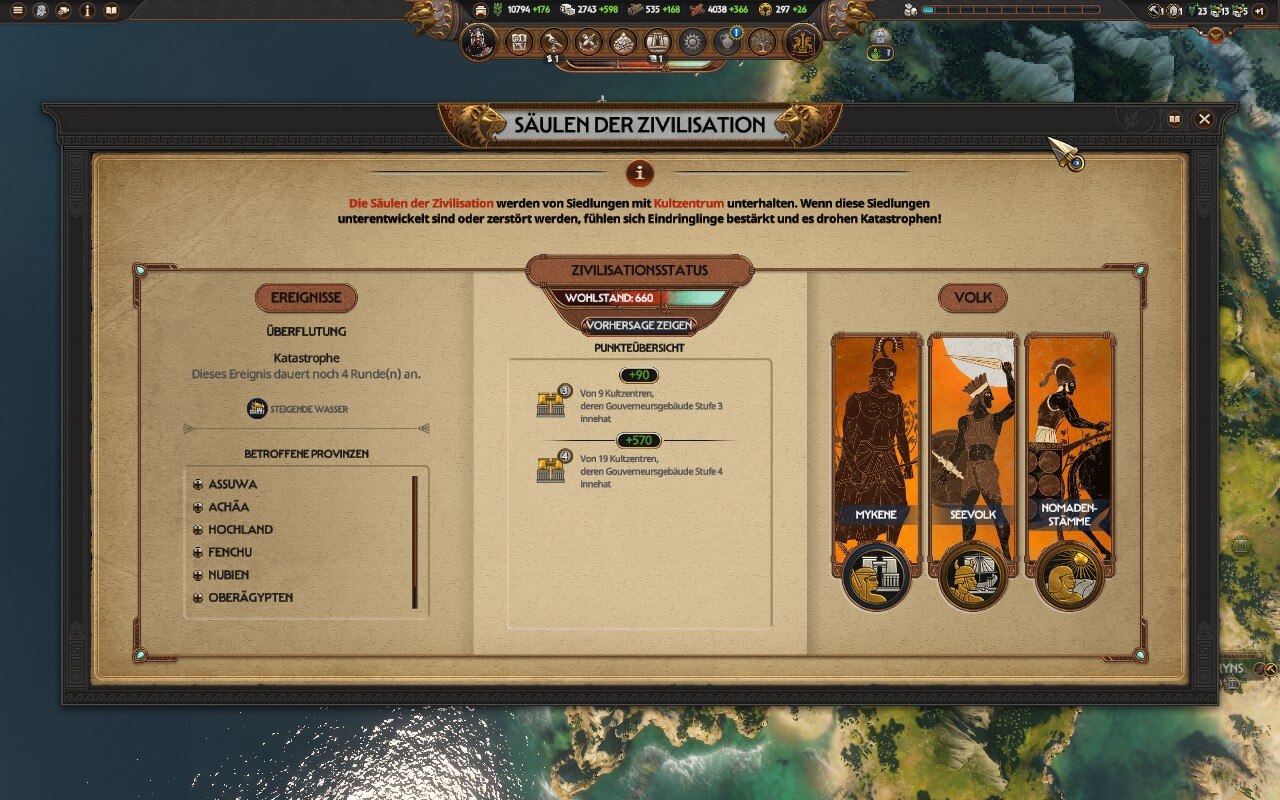Click the red info icon above the description
This screenshot has width=1280, height=800.
pyautogui.click(x=640, y=172)
